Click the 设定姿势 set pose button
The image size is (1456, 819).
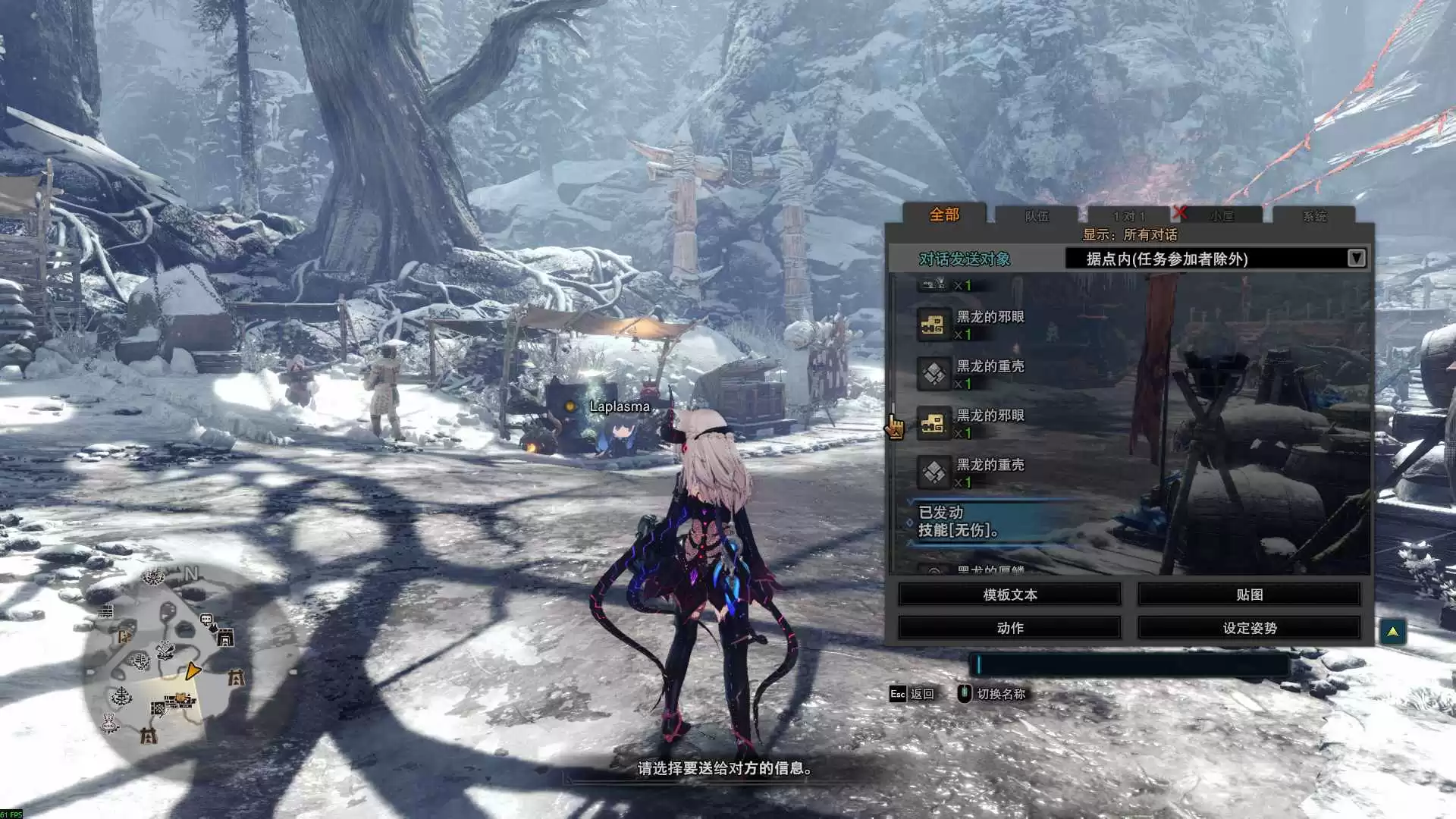1249,628
